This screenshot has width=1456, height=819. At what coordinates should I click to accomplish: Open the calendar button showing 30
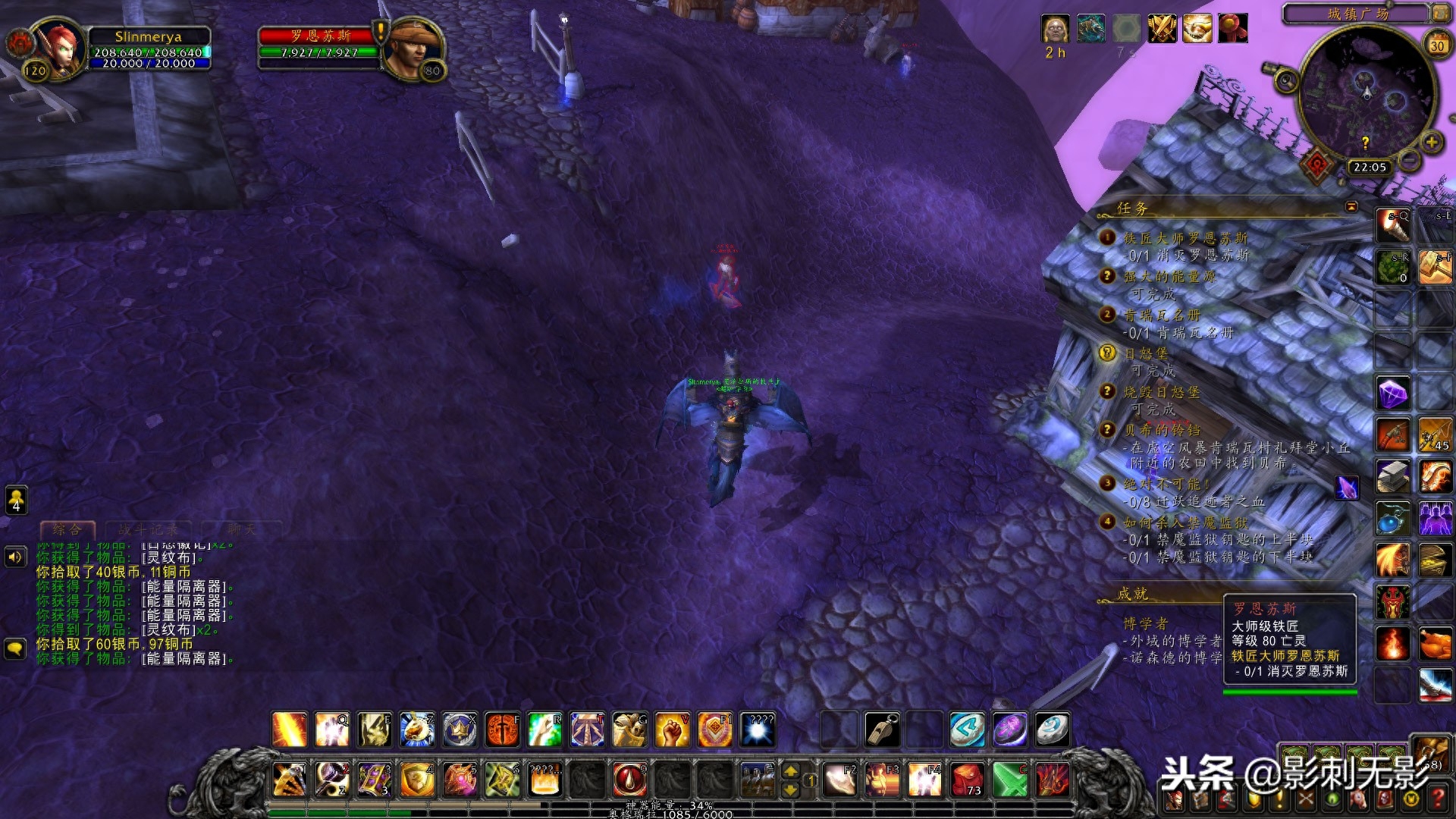(1436, 45)
